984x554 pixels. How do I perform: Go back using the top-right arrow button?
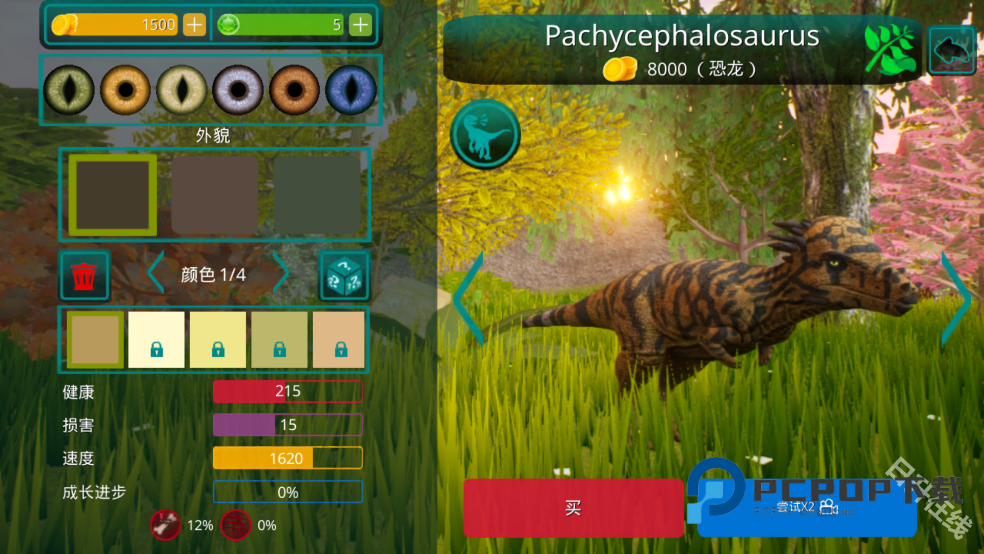pyautogui.click(x=951, y=51)
